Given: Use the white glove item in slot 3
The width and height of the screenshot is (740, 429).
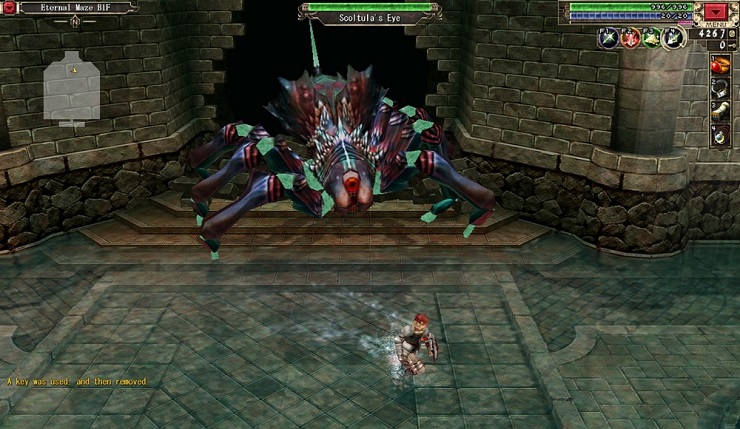Looking at the screenshot, I should (x=719, y=111).
